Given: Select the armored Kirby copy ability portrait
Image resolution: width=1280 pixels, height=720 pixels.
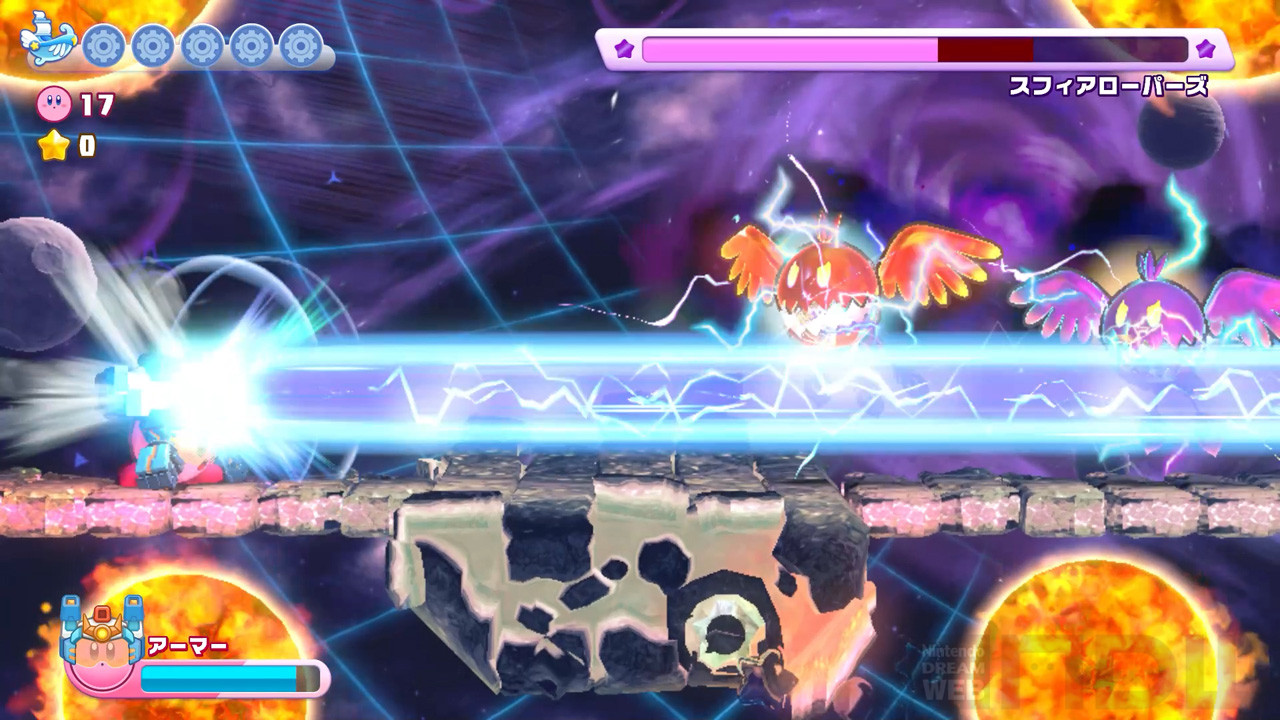Looking at the screenshot, I should click(x=100, y=645).
